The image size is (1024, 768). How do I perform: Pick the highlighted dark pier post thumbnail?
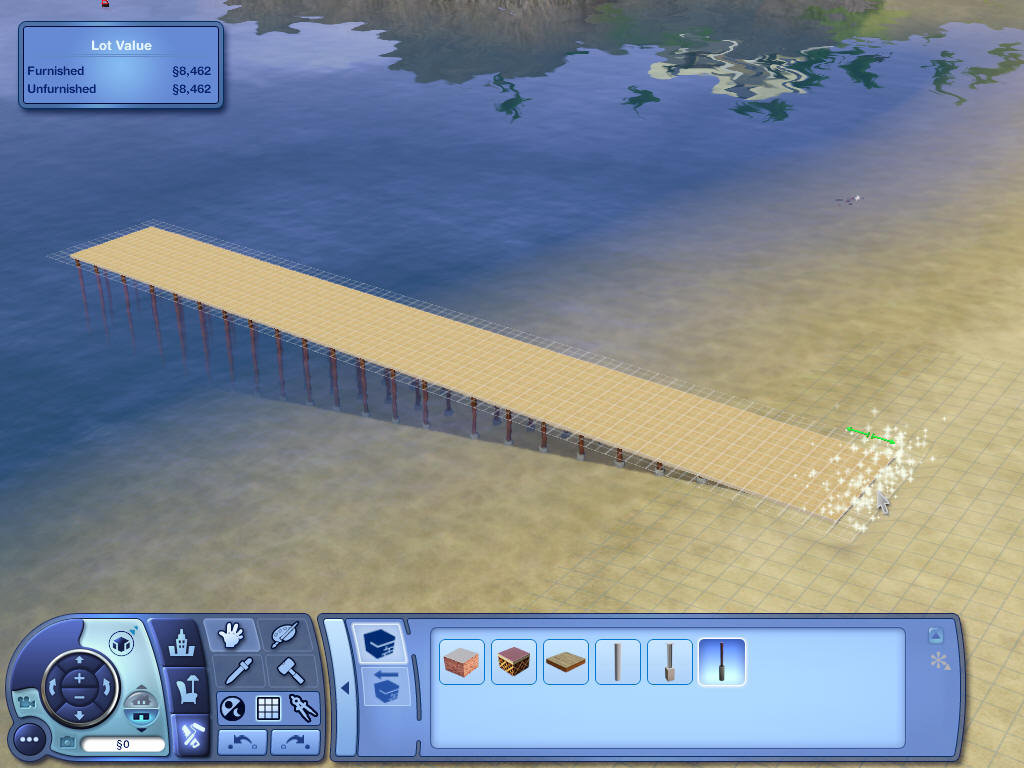tap(722, 662)
